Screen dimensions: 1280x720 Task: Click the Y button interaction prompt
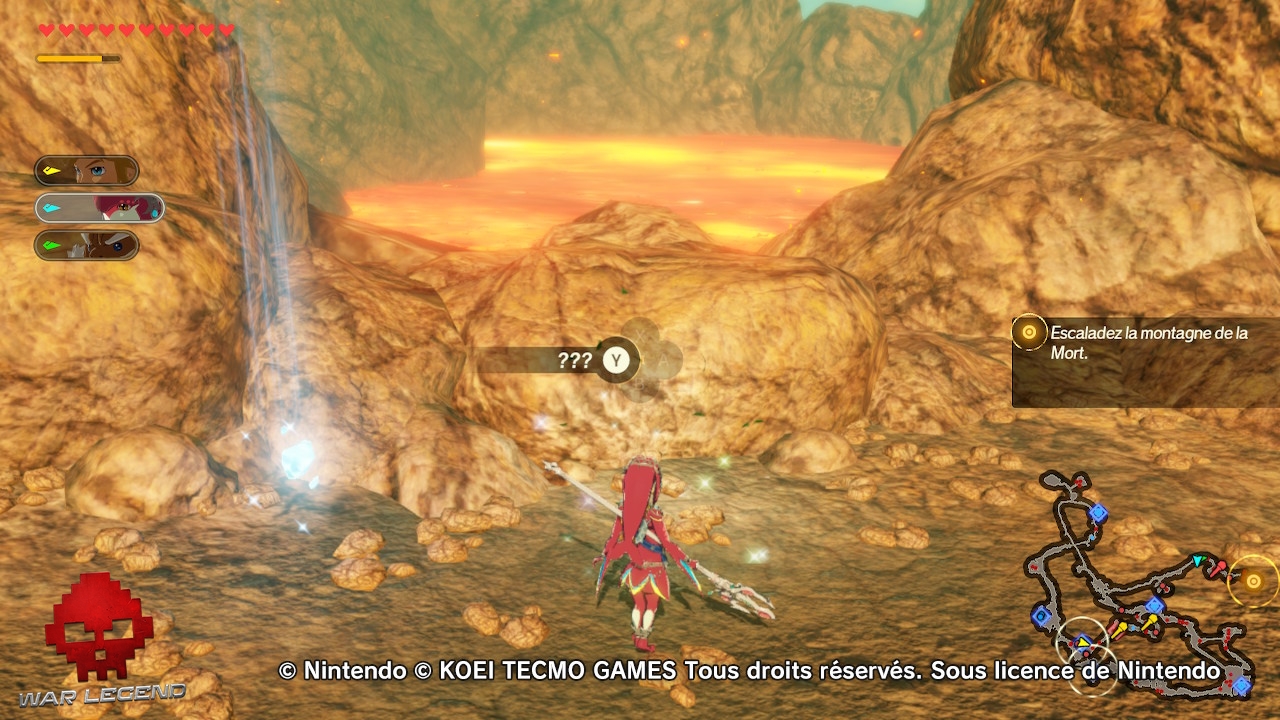tap(617, 362)
